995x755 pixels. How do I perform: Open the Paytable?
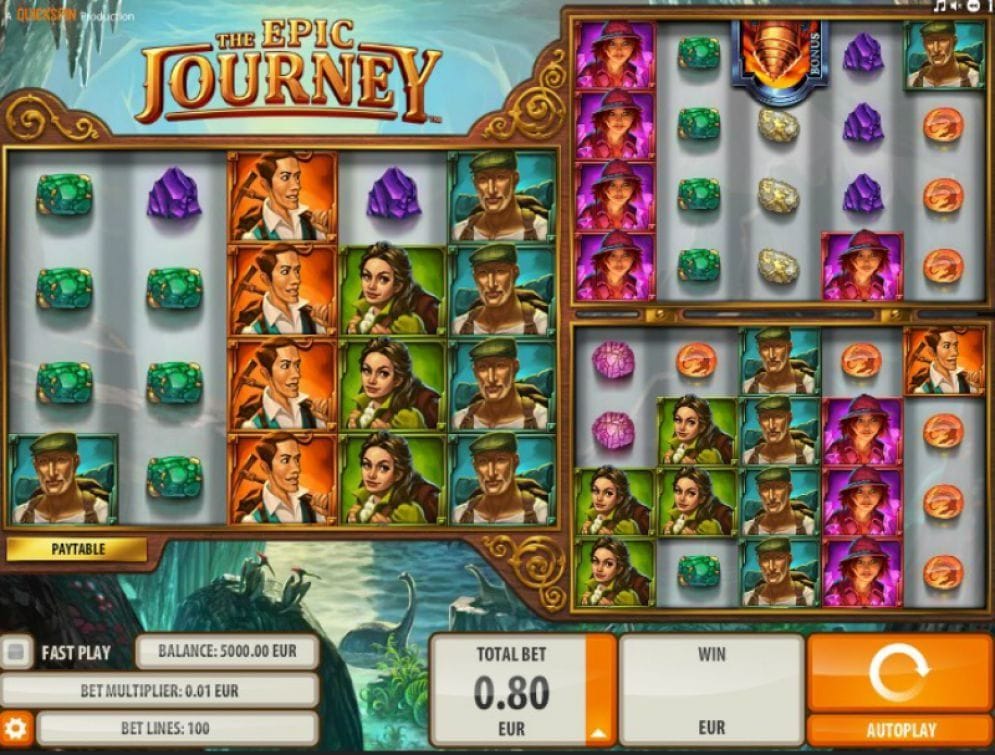pyautogui.click(x=77, y=549)
